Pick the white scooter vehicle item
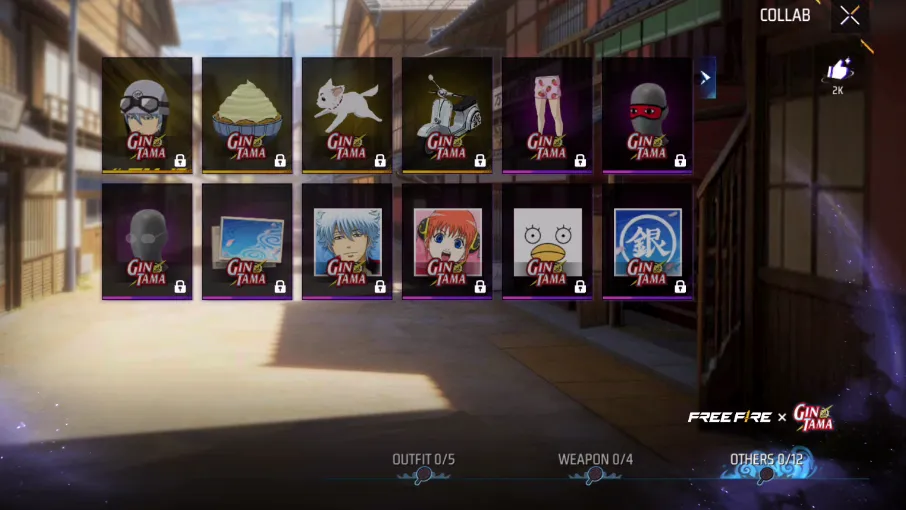906x510 pixels. click(447, 114)
